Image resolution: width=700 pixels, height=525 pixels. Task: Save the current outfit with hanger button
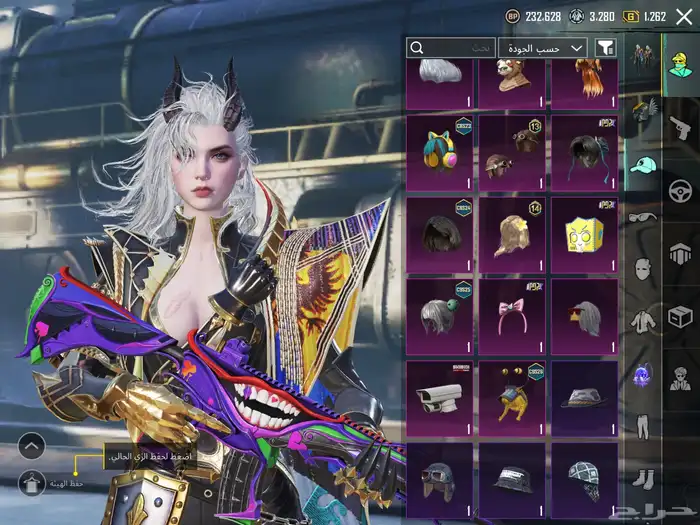[32, 483]
